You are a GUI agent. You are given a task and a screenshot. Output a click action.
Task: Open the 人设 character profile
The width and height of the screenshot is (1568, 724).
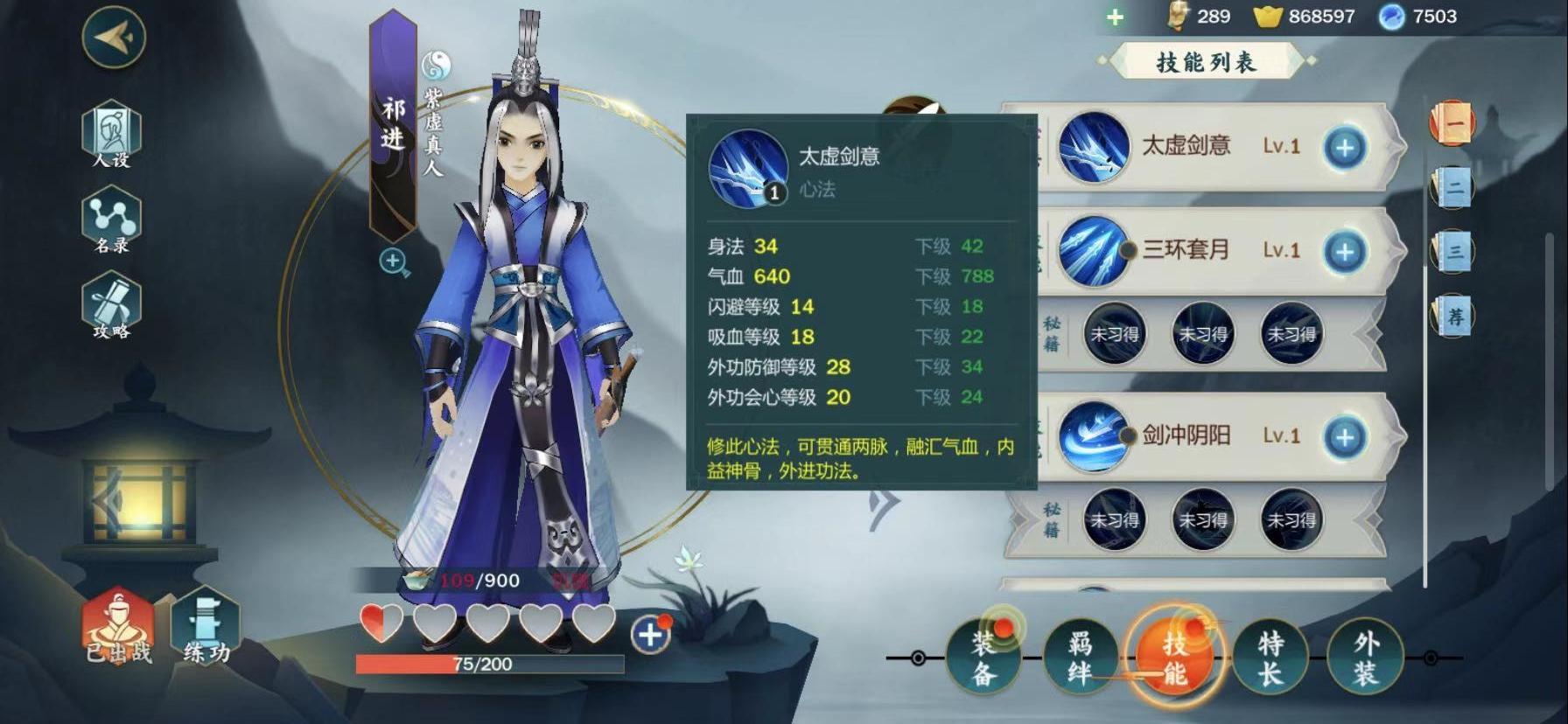pos(111,135)
